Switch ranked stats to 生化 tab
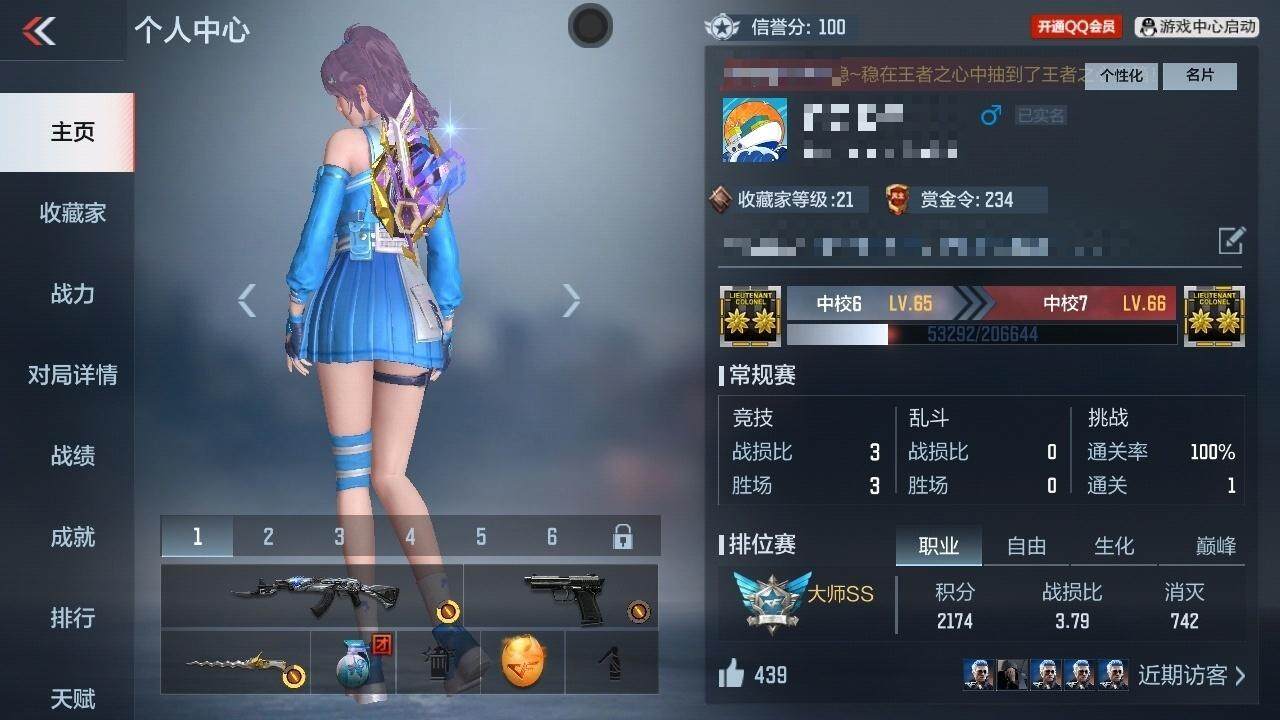The width and height of the screenshot is (1280, 720). pyautogui.click(x=1114, y=546)
